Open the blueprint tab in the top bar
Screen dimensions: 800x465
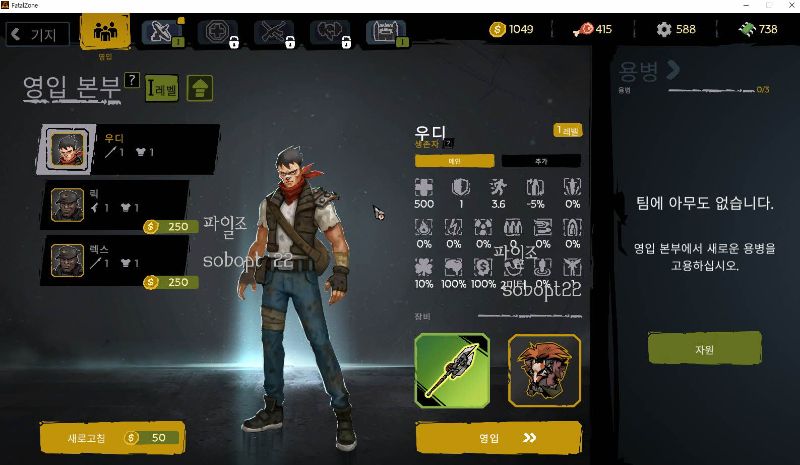click(385, 33)
